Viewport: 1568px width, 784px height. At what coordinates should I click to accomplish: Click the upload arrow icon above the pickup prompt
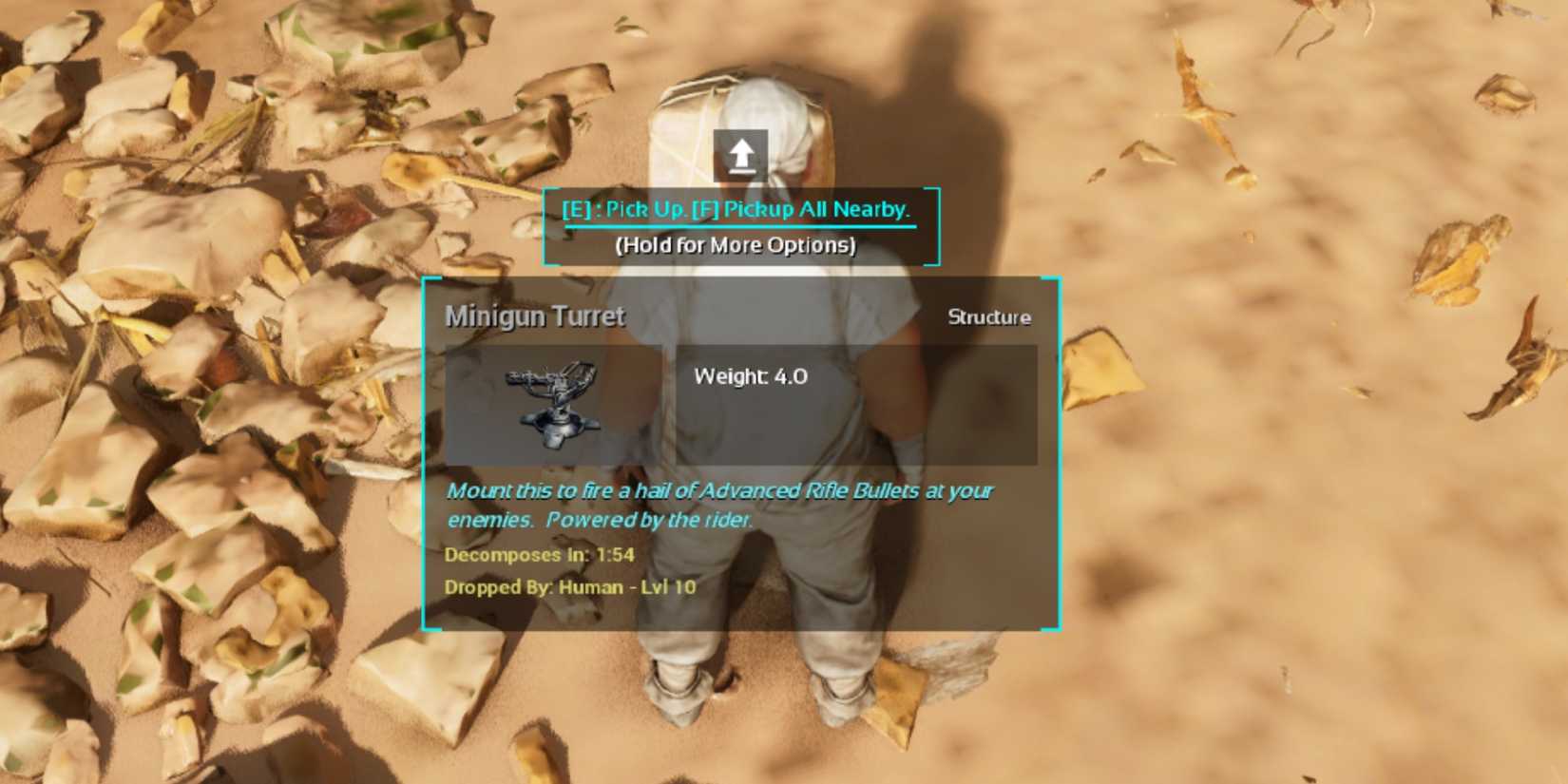[740, 154]
